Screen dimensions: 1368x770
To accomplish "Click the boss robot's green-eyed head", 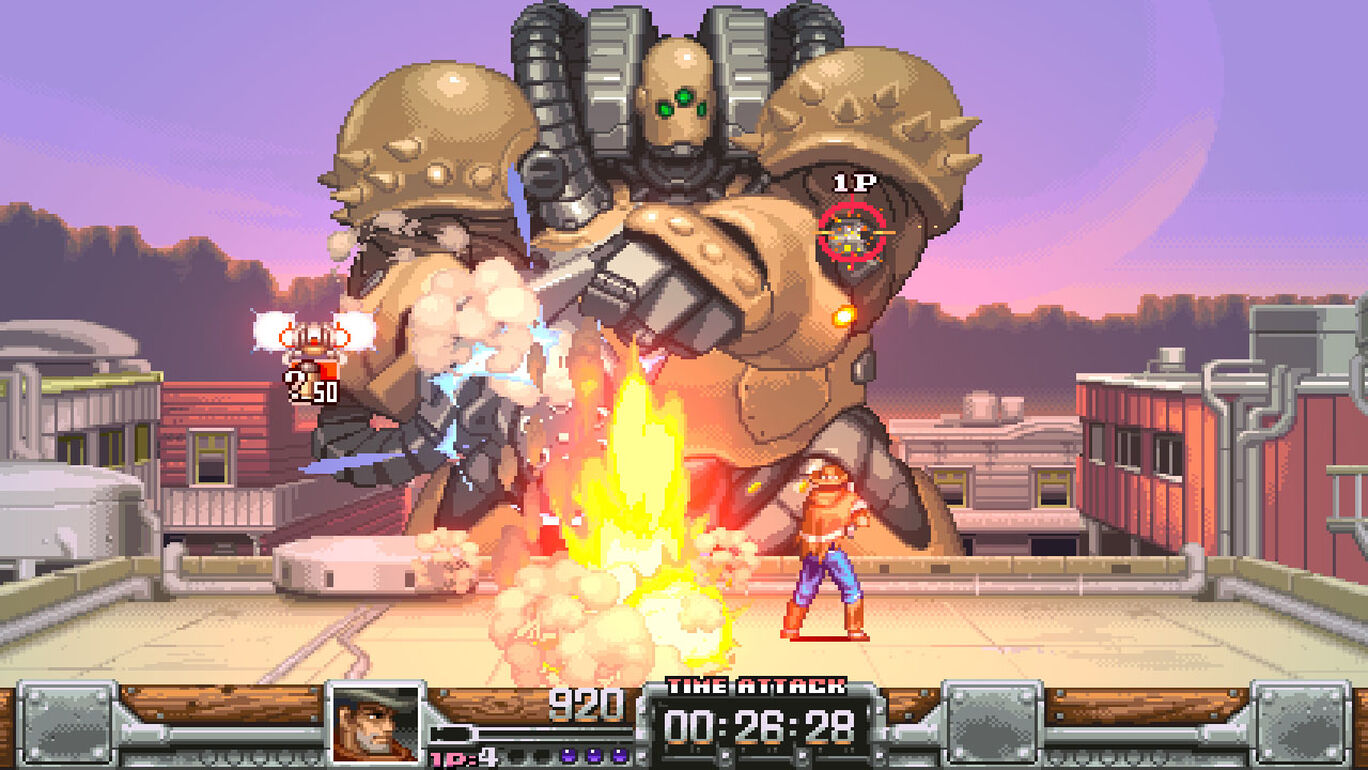I will point(680,95).
